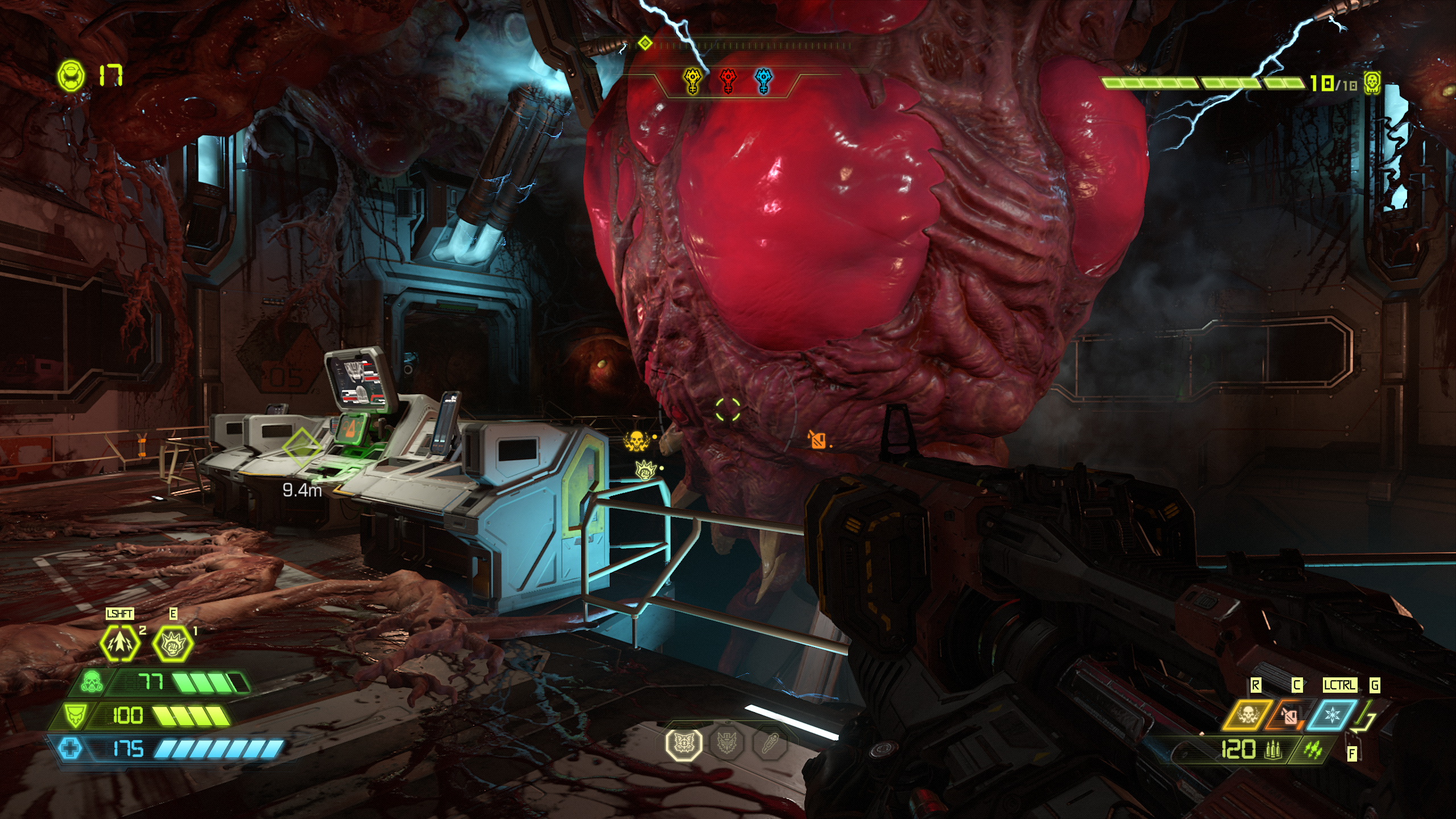Click the gas mask radiation suit icon

[91, 682]
